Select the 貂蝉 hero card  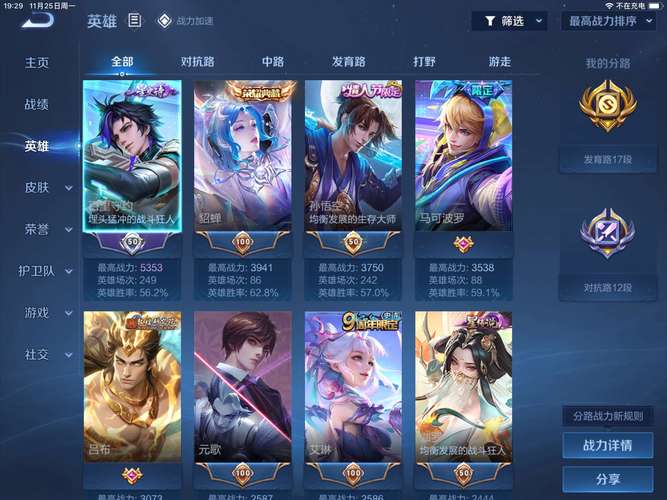(x=243, y=160)
